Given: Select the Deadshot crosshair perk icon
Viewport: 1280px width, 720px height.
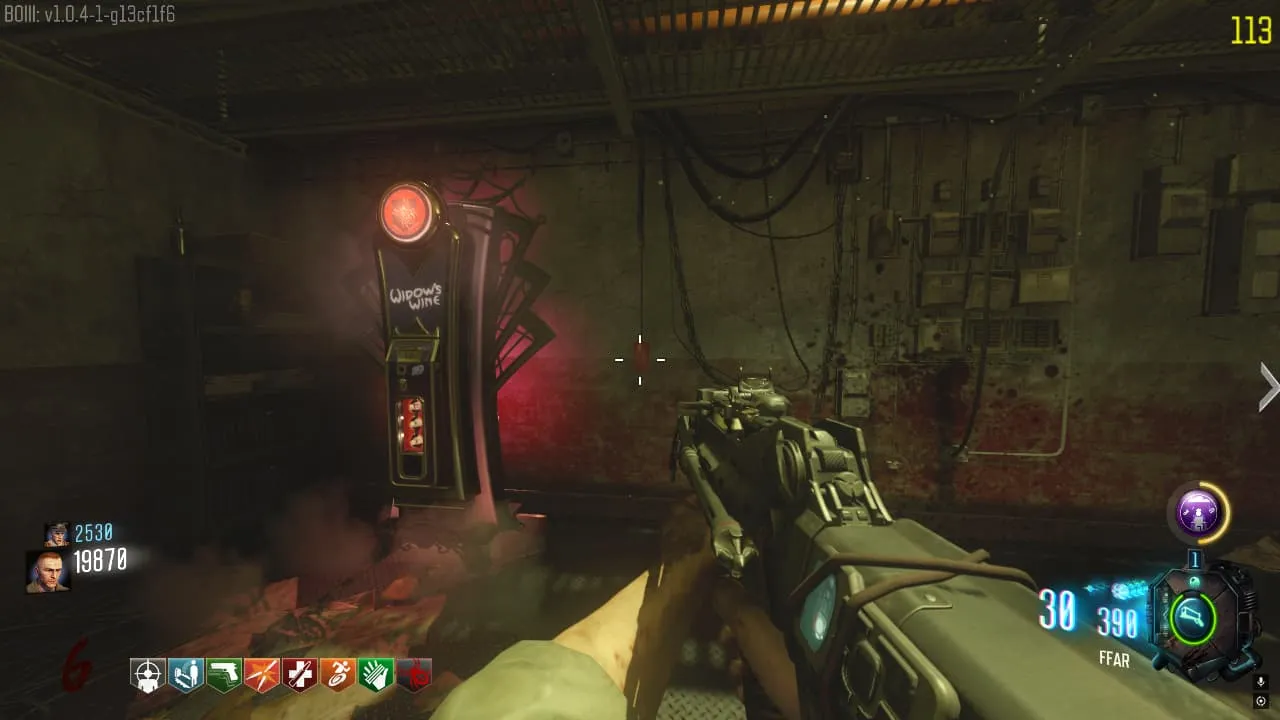Looking at the screenshot, I should coord(148,675).
